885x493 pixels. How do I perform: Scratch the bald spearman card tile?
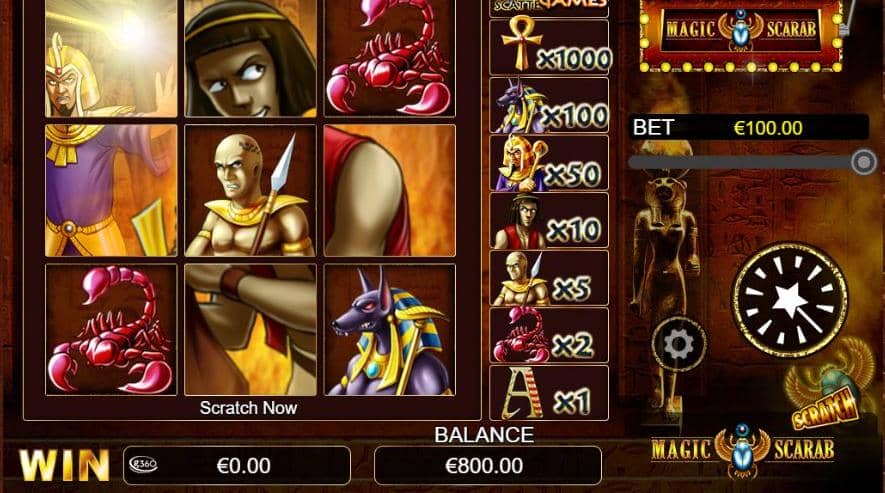pyautogui.click(x=250, y=190)
